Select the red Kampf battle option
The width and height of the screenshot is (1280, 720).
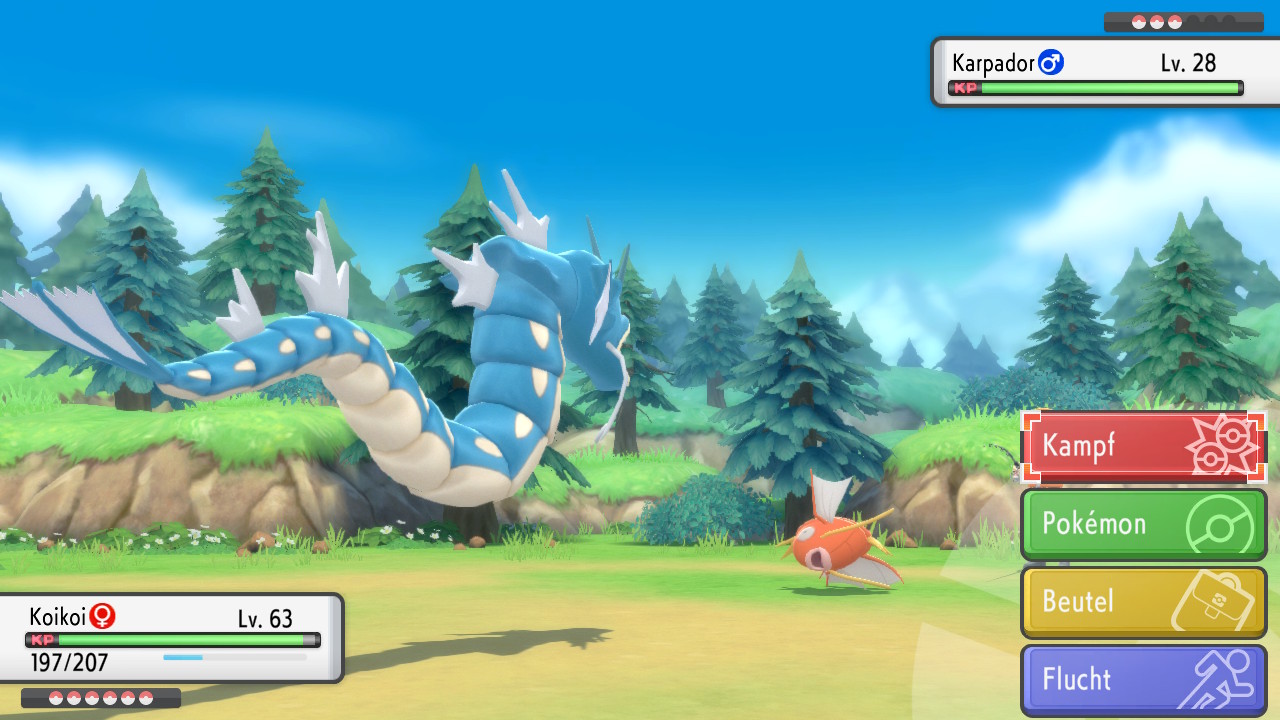1143,445
